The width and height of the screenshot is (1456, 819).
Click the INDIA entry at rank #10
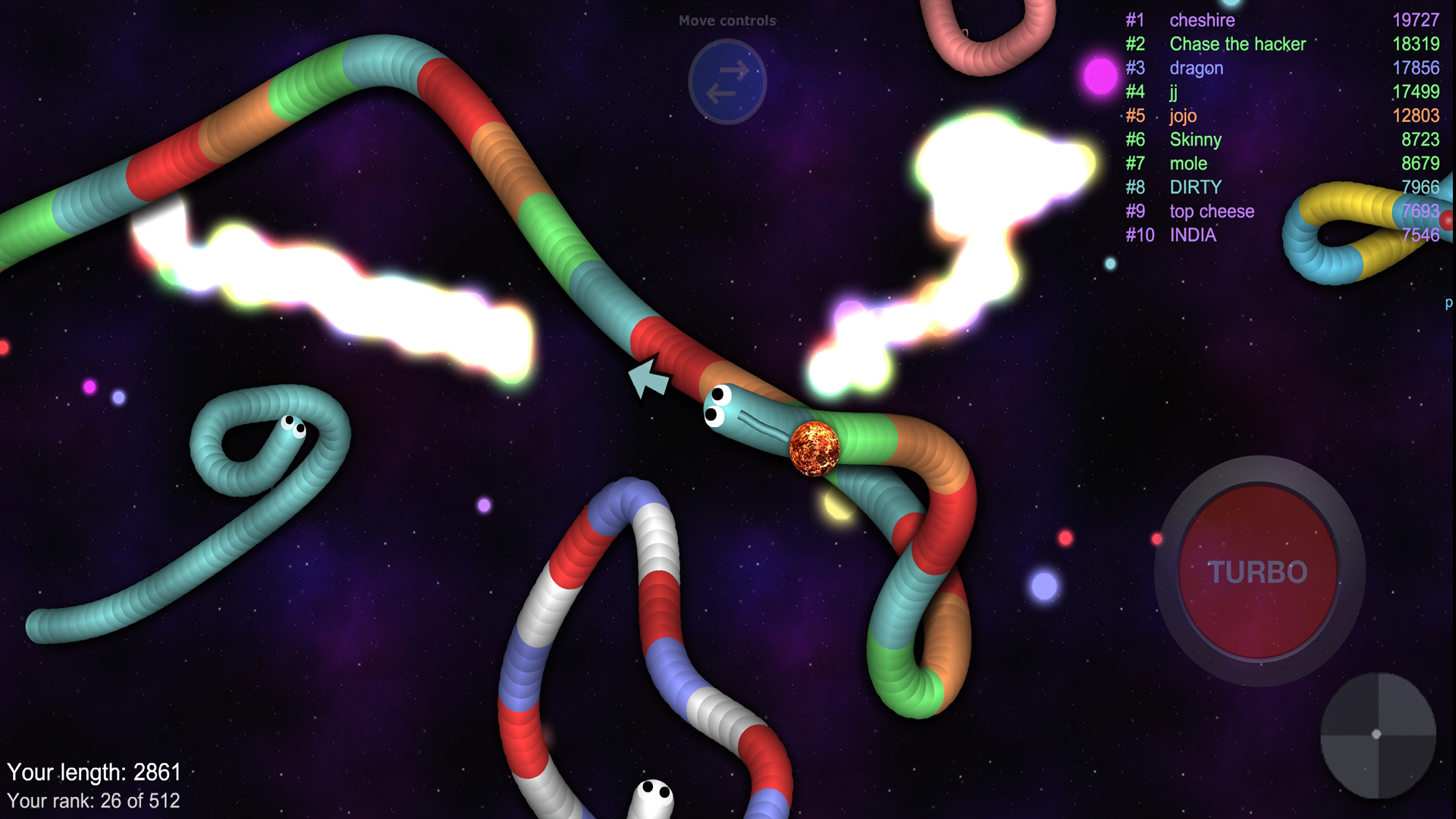[x=1195, y=235]
